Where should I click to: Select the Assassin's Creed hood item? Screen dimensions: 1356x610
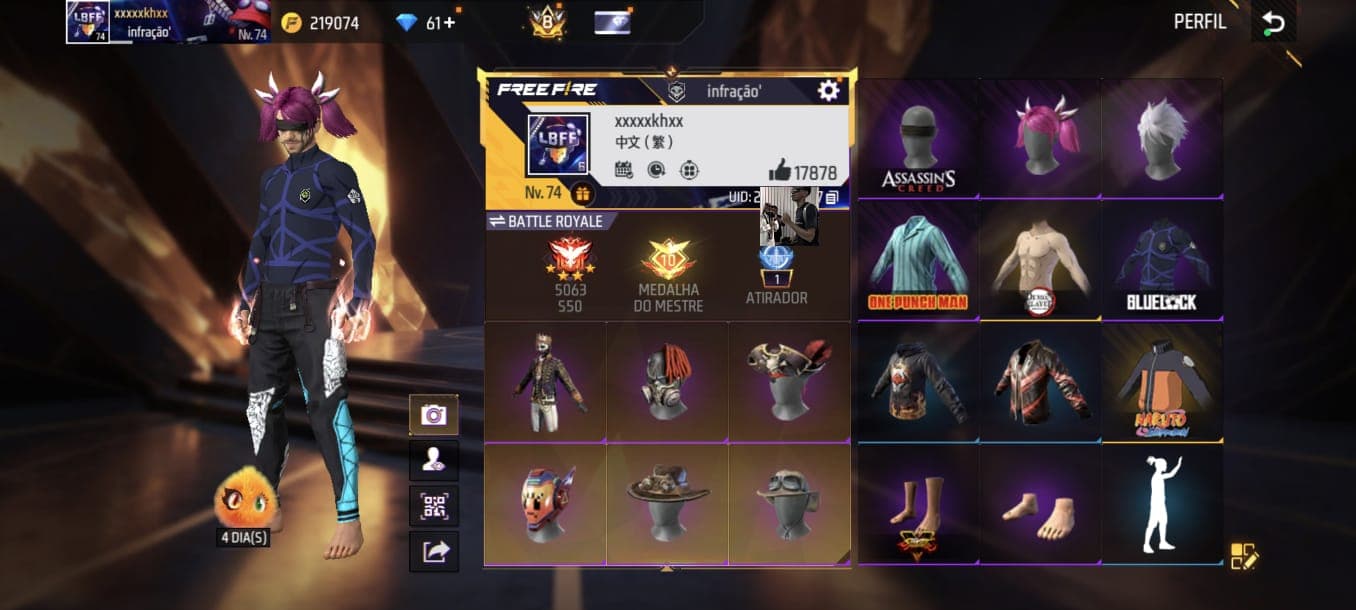pos(918,140)
